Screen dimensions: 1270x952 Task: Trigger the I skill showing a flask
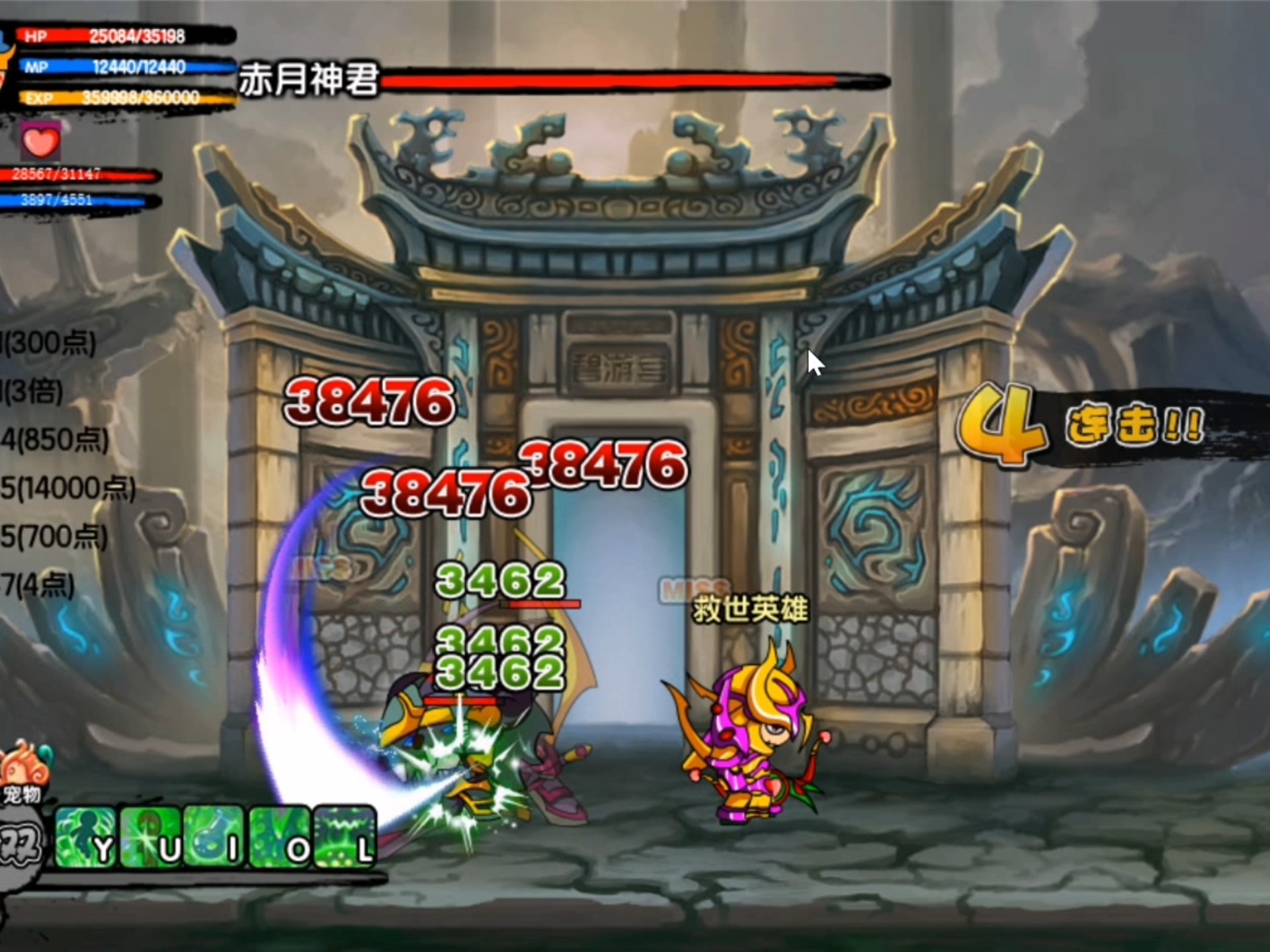[216, 837]
